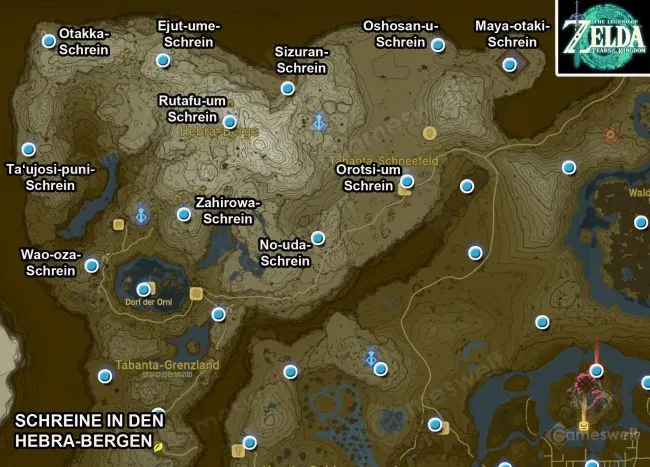Click the Rutafu-um Schrein marker

[x=230, y=122]
